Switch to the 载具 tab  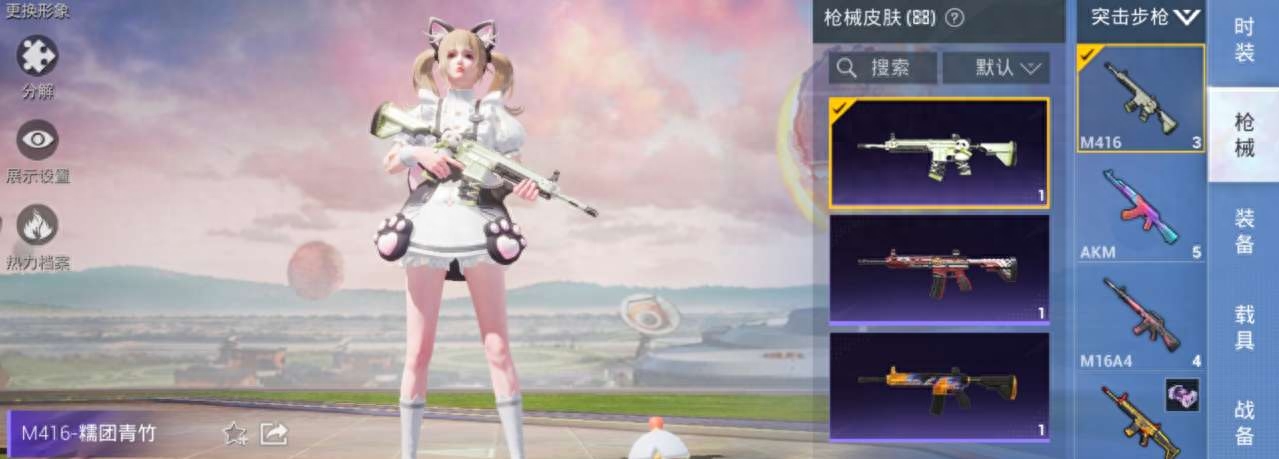click(x=1244, y=327)
